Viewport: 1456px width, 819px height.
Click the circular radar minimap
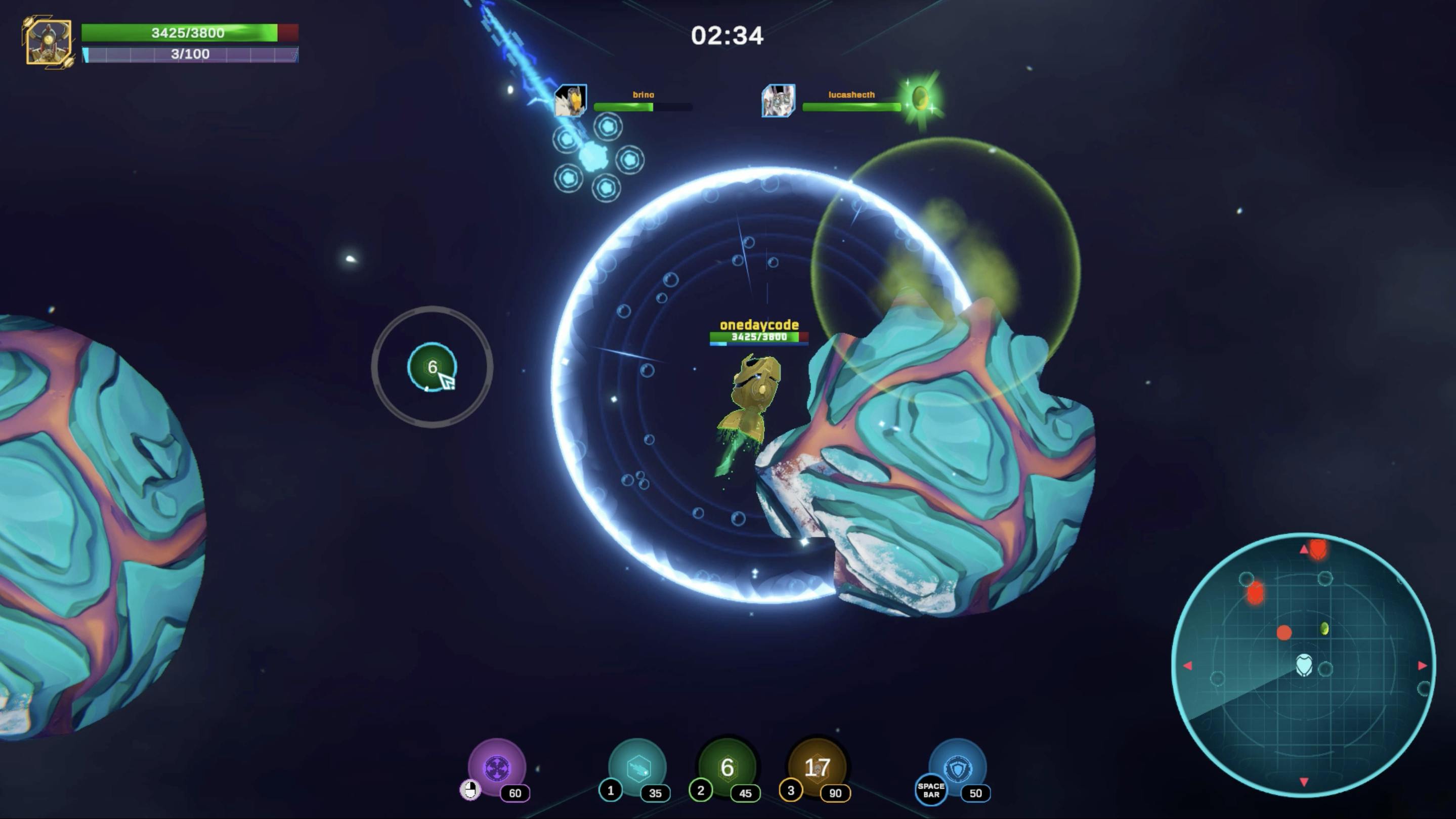pos(1303,665)
